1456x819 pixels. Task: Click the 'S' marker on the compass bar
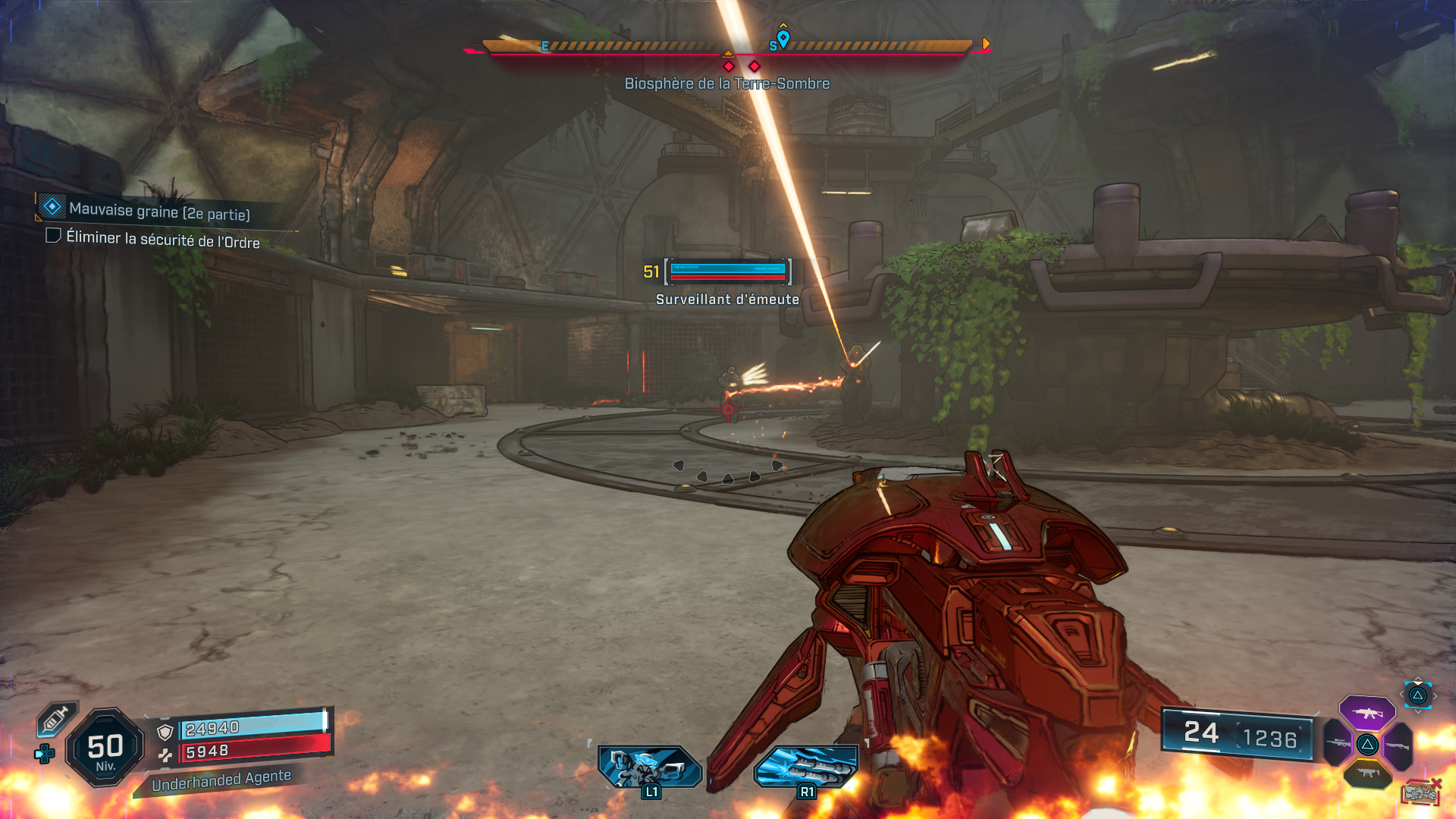tap(773, 45)
